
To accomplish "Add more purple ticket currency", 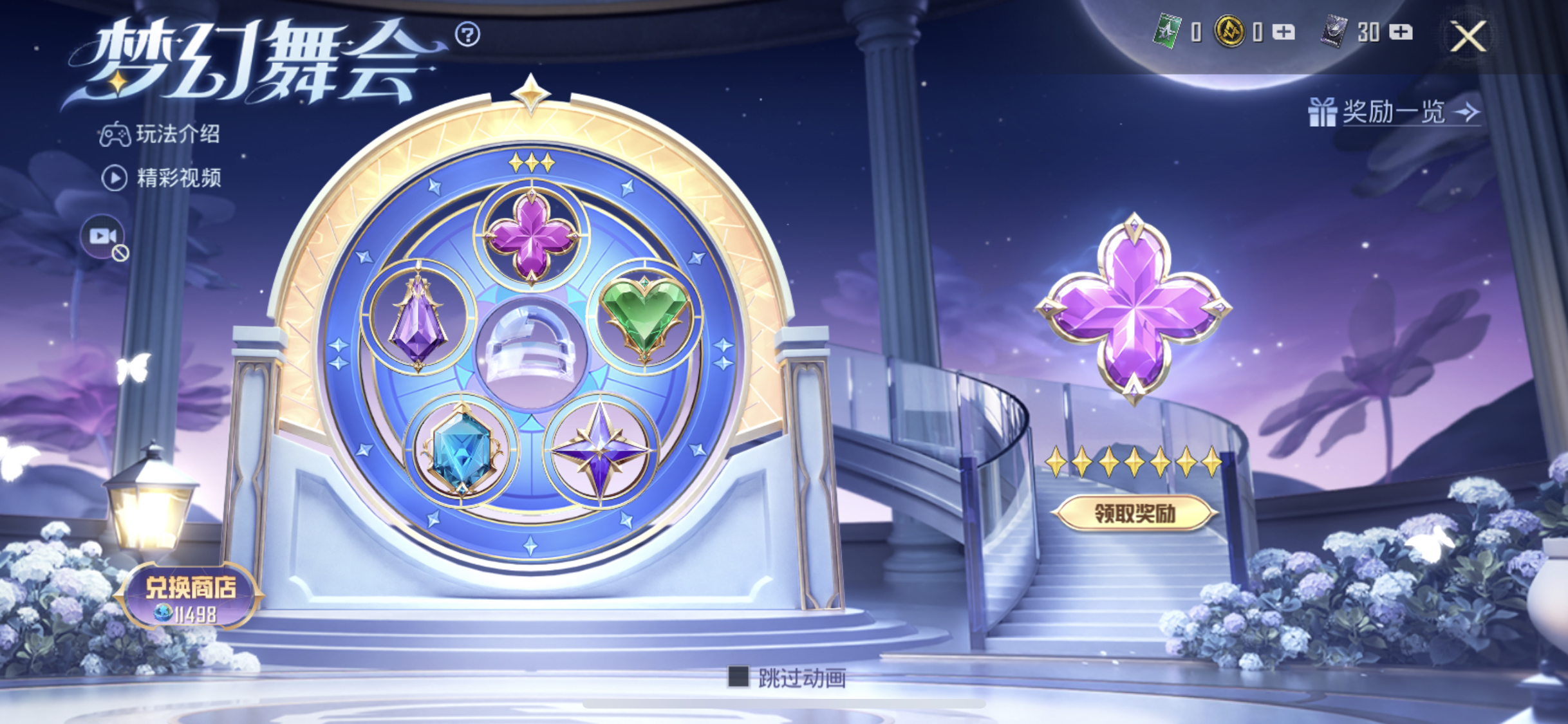I will coord(1401,32).
